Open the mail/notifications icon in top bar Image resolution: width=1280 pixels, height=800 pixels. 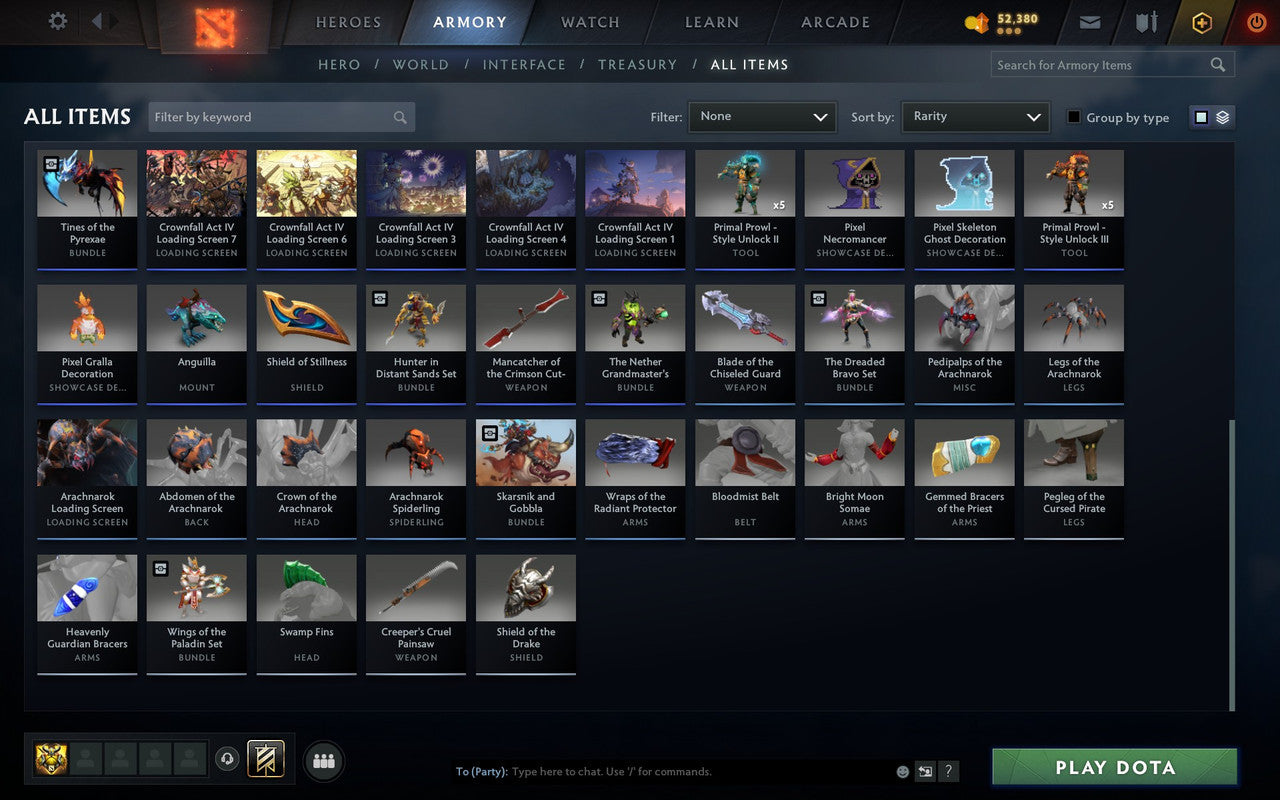click(x=1089, y=22)
